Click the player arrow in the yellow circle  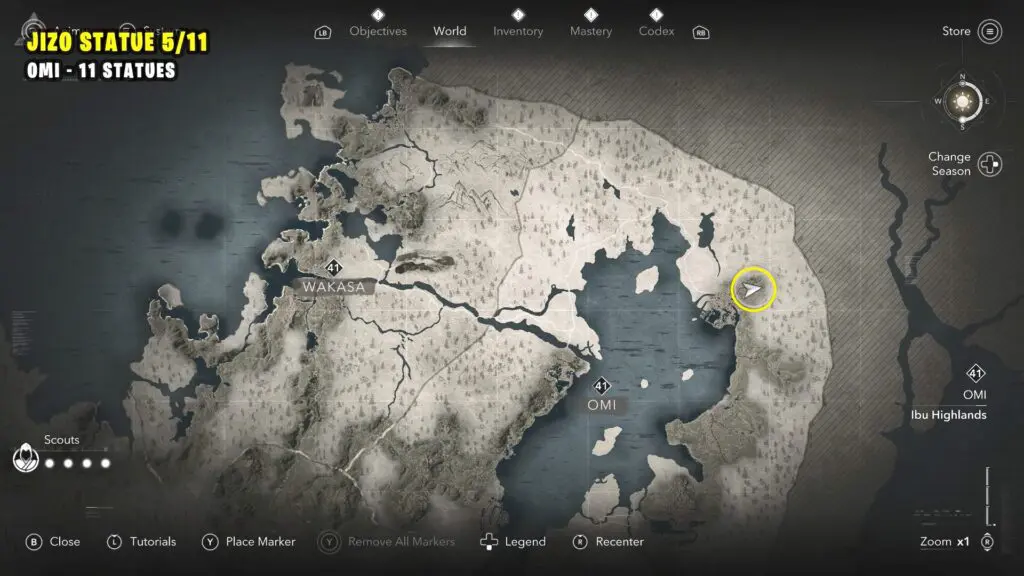tap(753, 290)
